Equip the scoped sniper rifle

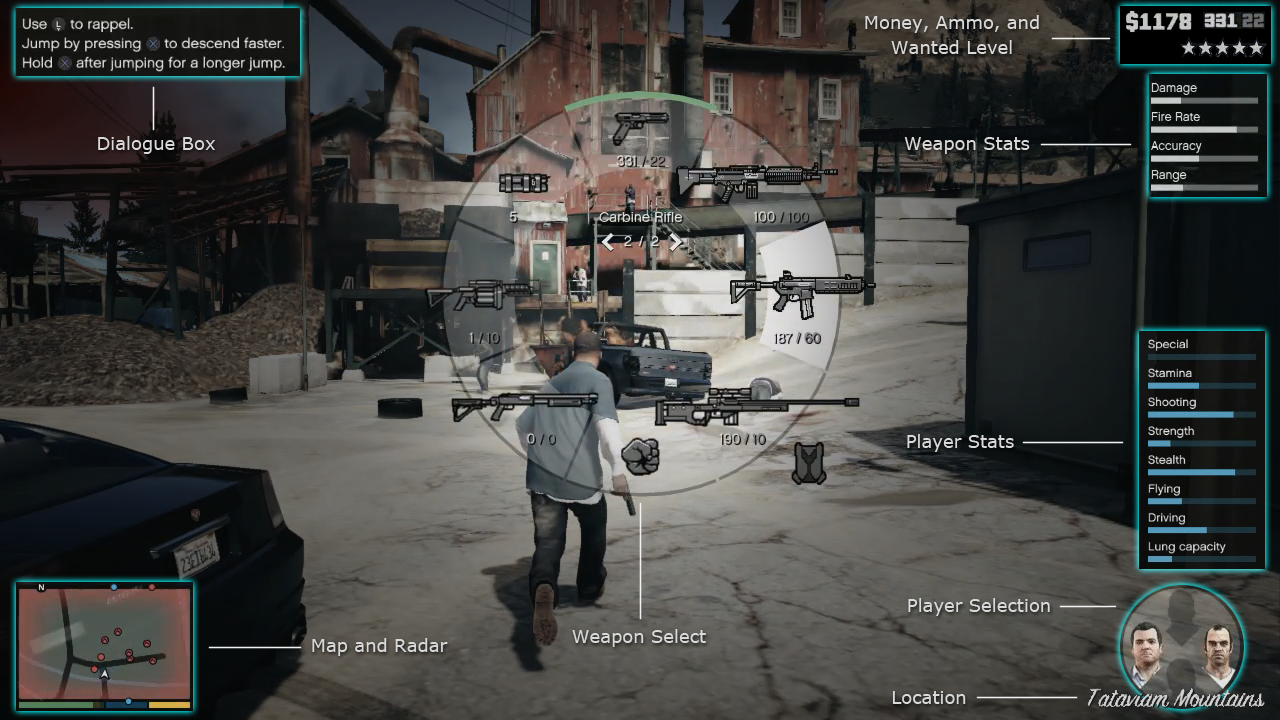pyautogui.click(x=756, y=405)
